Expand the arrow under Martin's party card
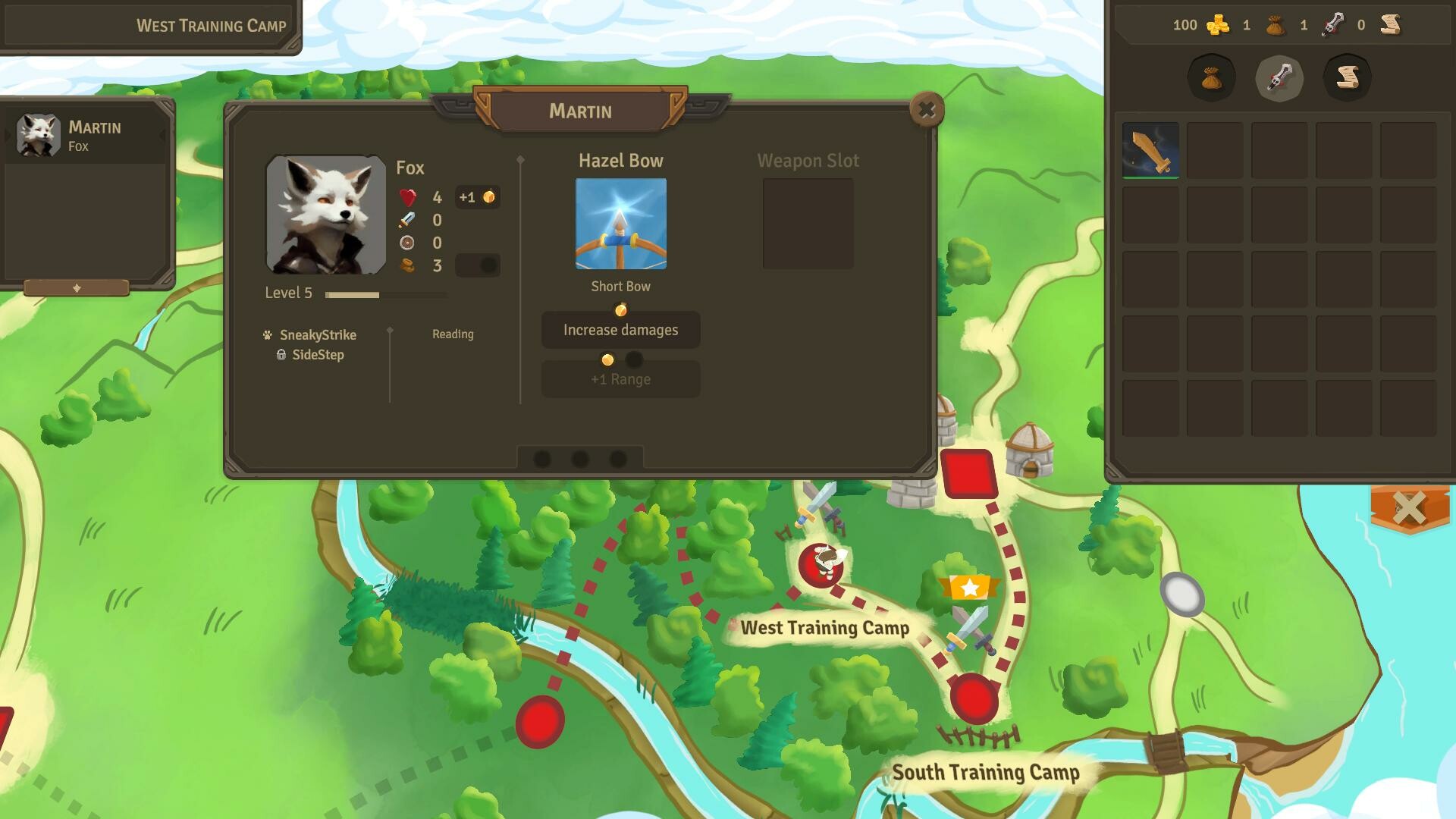The width and height of the screenshot is (1456, 819). [77, 287]
